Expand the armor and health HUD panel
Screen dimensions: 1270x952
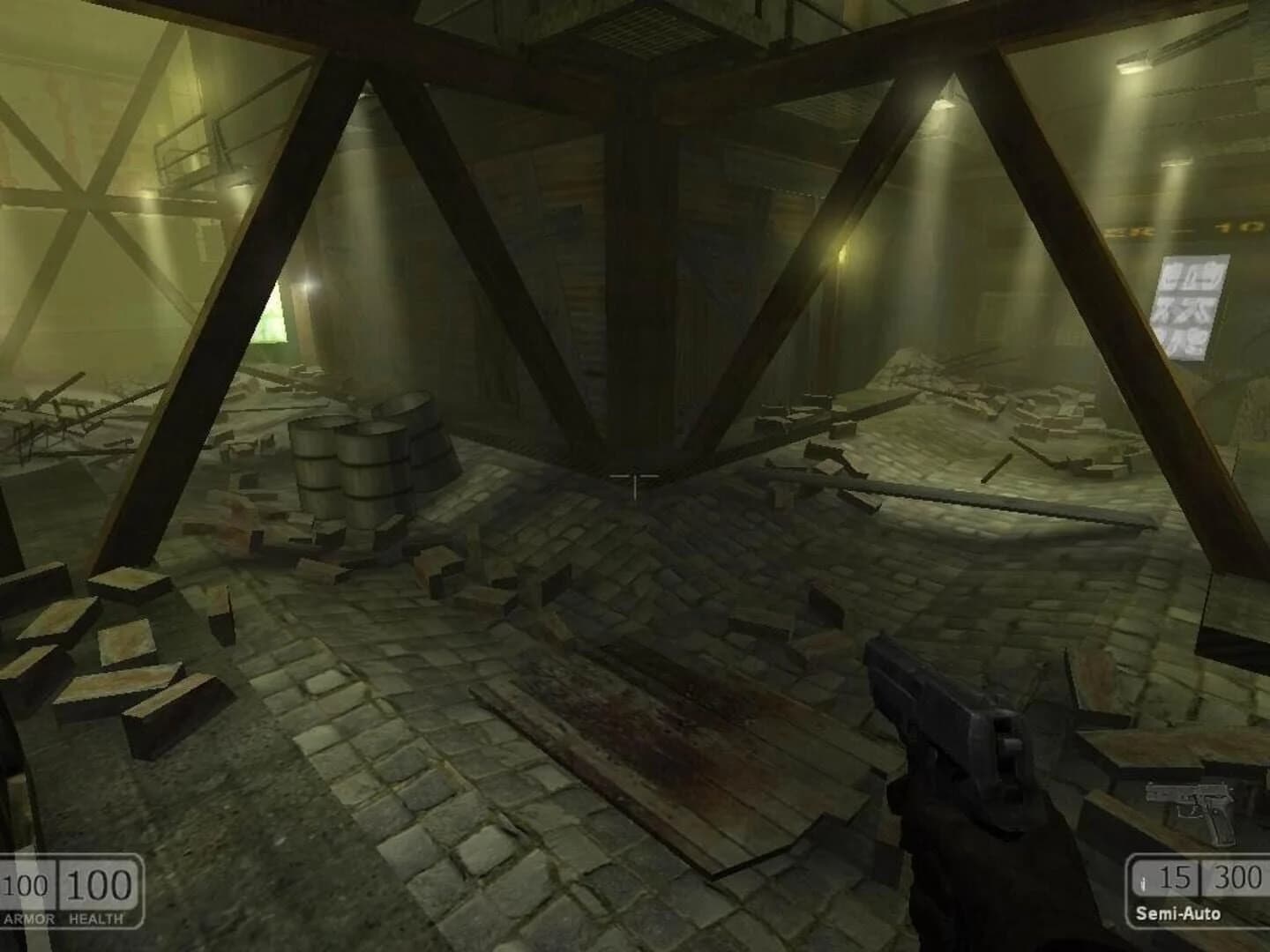pyautogui.click(x=66, y=890)
